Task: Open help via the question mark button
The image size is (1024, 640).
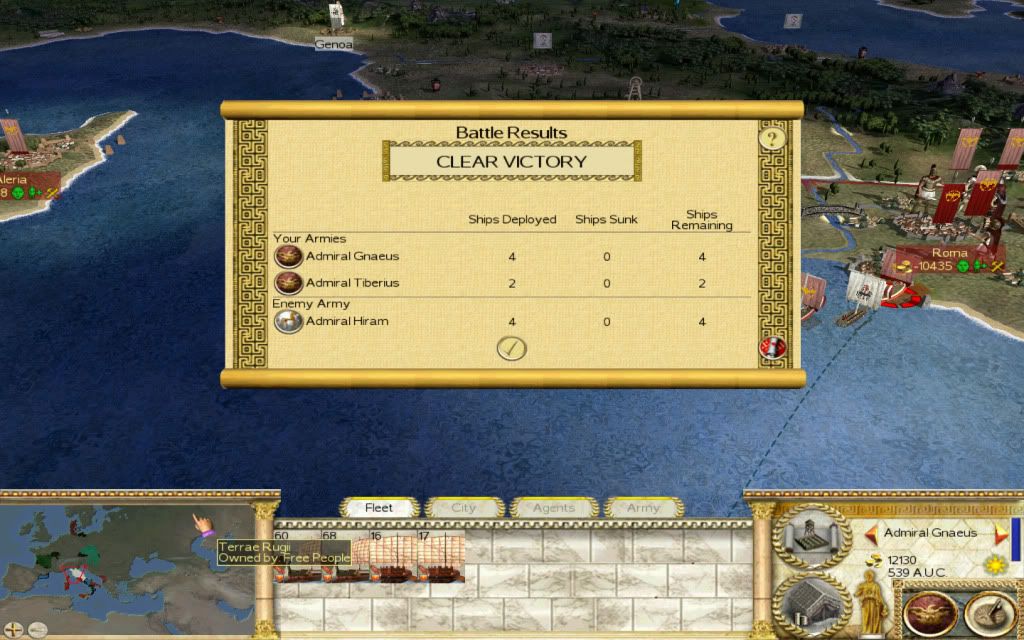Action: pyautogui.click(x=771, y=138)
